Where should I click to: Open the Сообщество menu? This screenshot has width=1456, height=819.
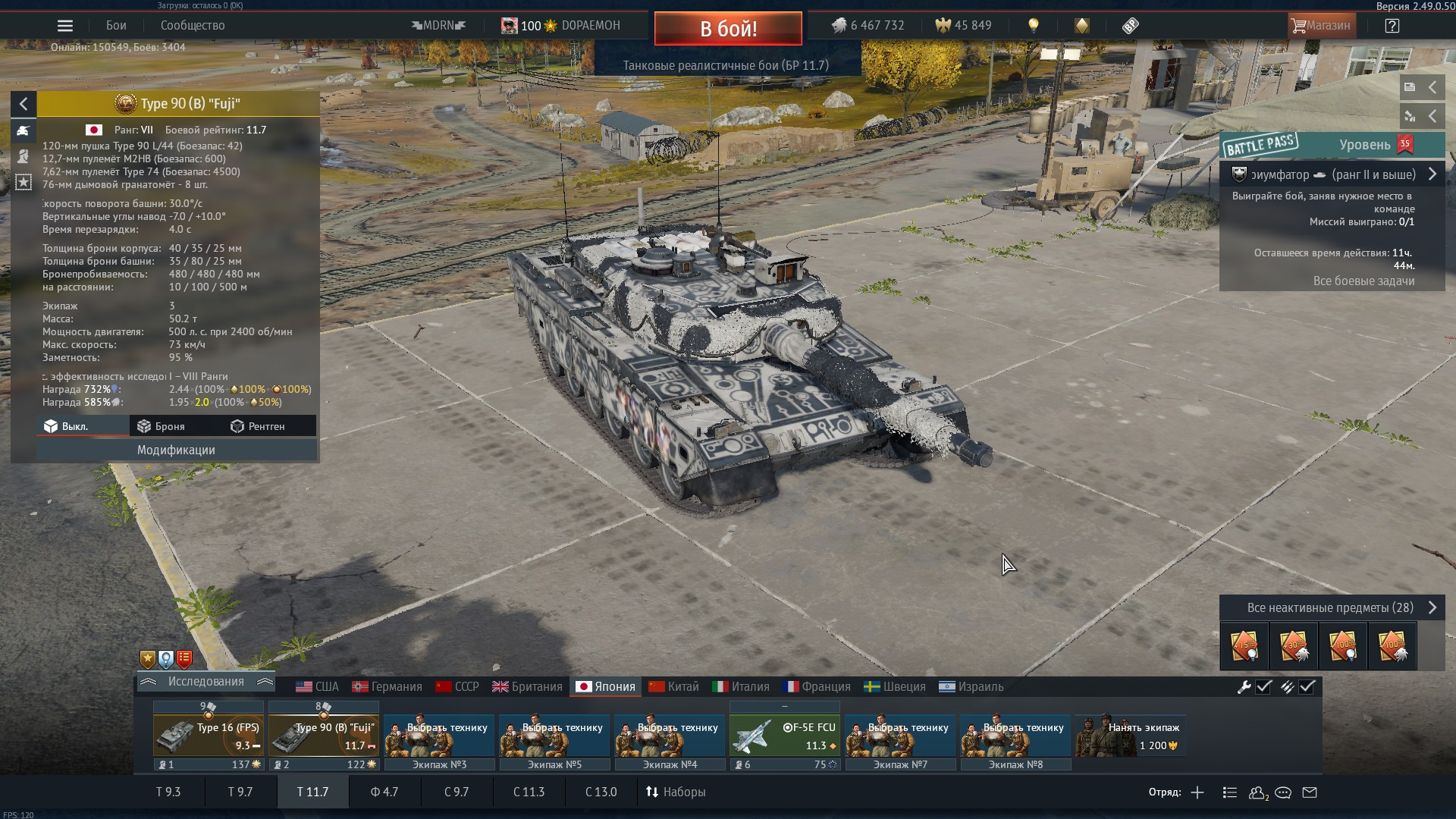[x=193, y=26]
